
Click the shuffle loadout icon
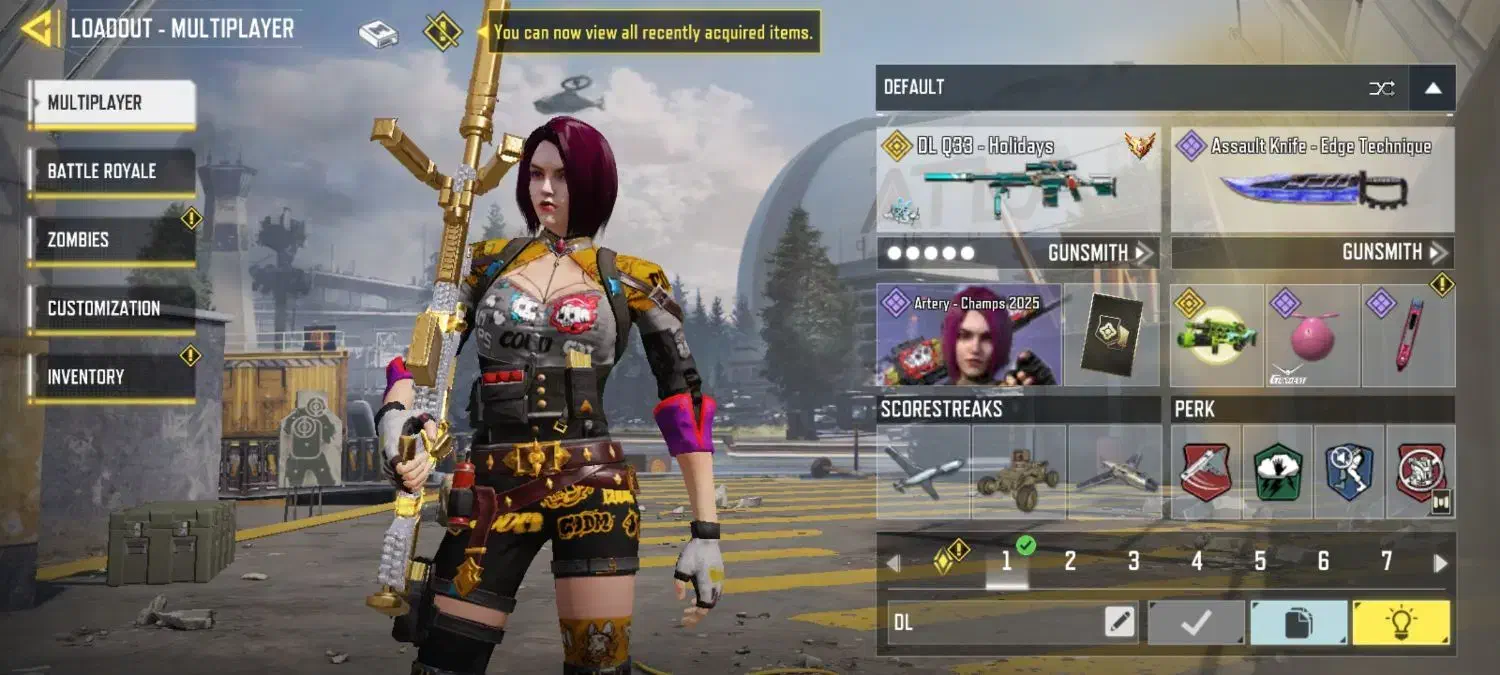tap(1381, 88)
